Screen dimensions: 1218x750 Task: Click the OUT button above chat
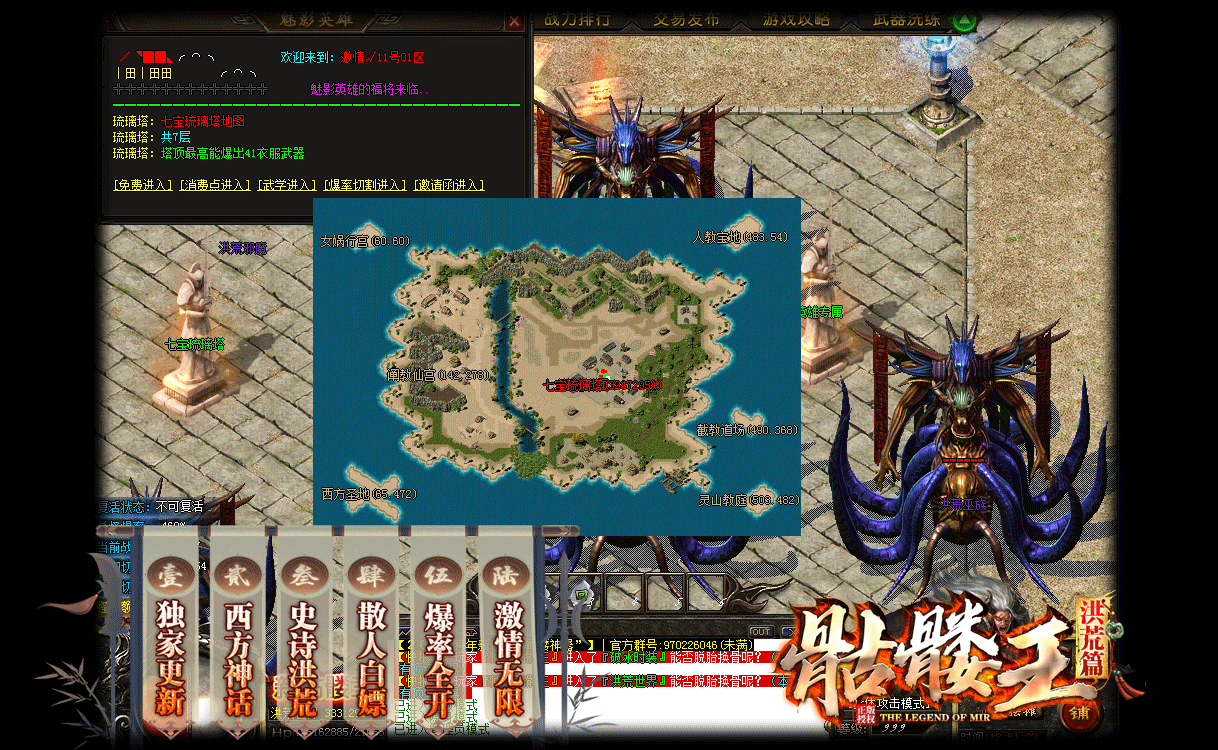click(x=760, y=631)
